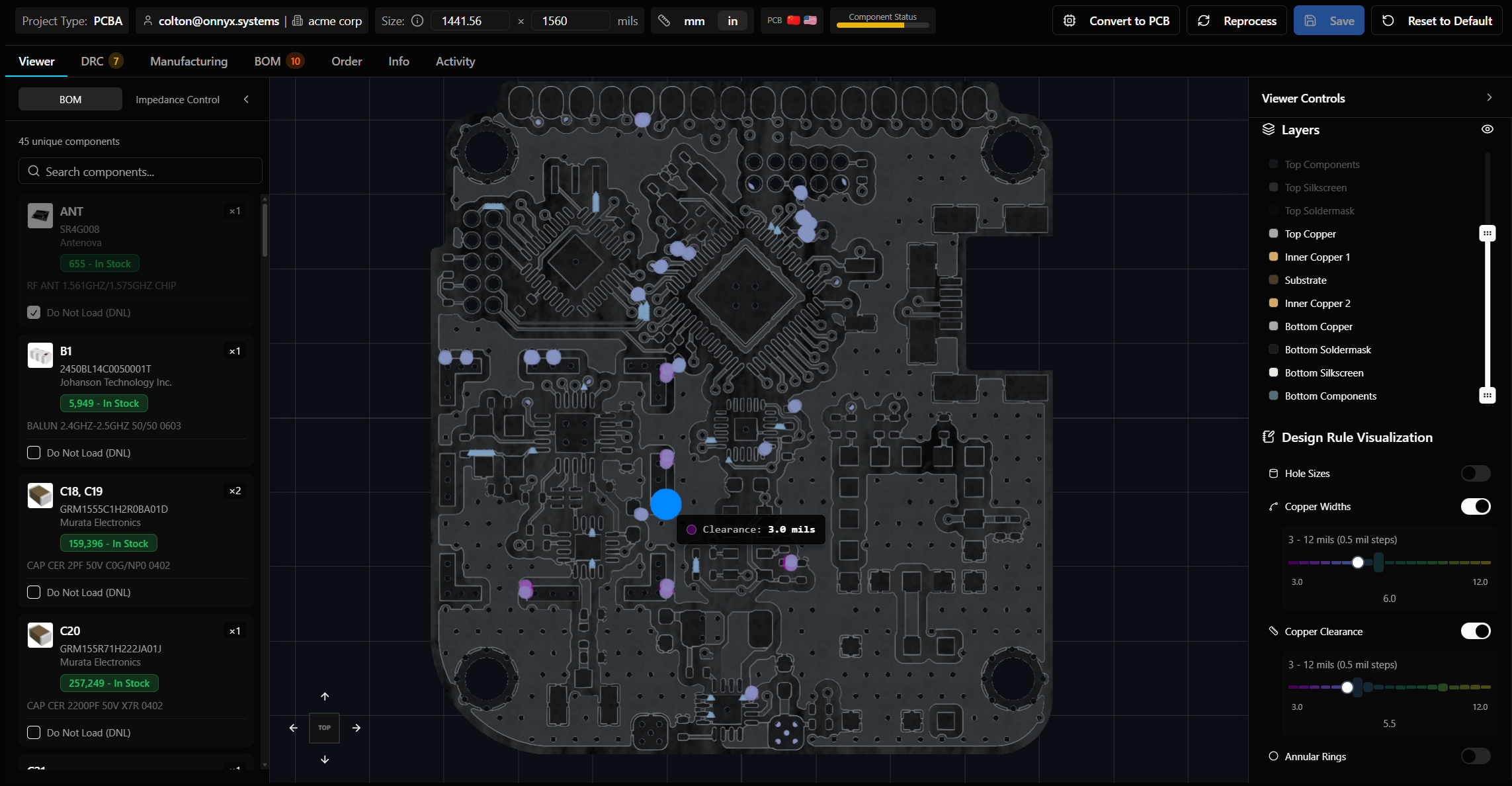The image size is (1512, 786).
Task: Click the Copper Clearance ruler icon
Action: (1273, 631)
